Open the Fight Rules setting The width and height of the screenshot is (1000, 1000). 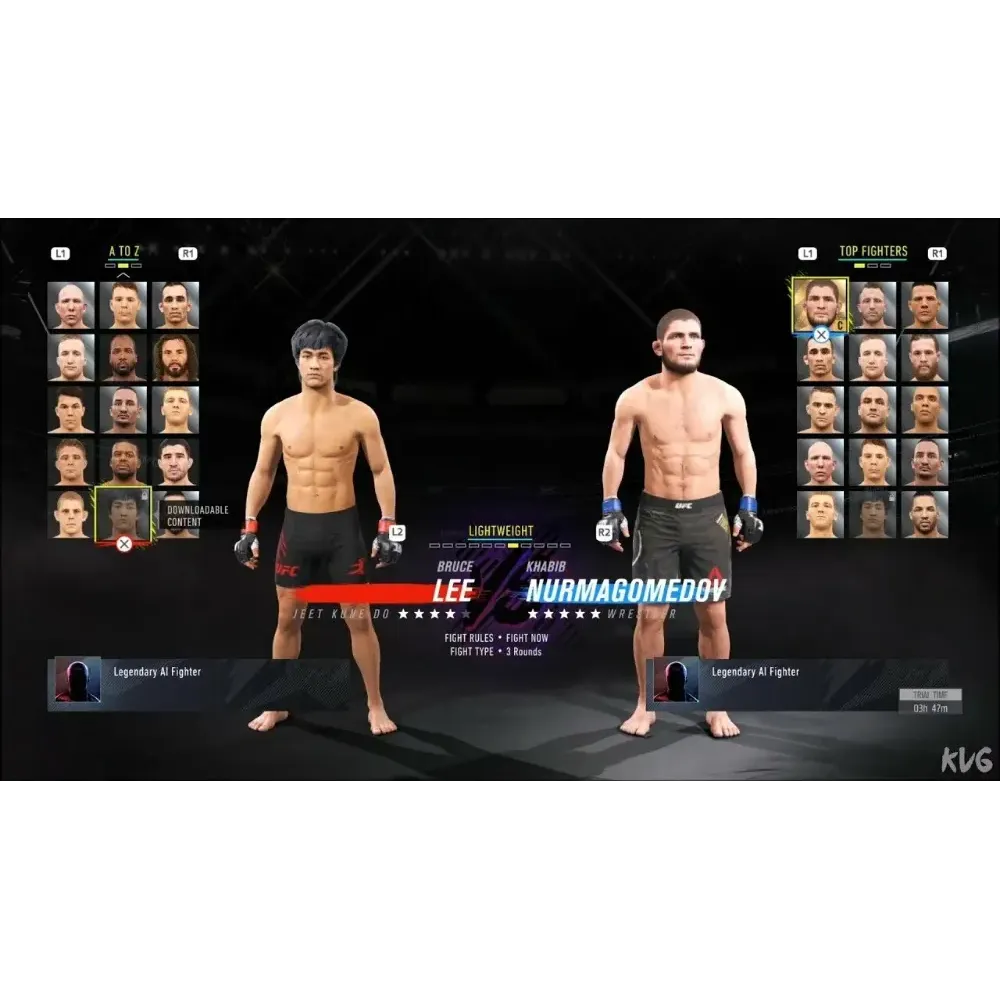click(497, 638)
